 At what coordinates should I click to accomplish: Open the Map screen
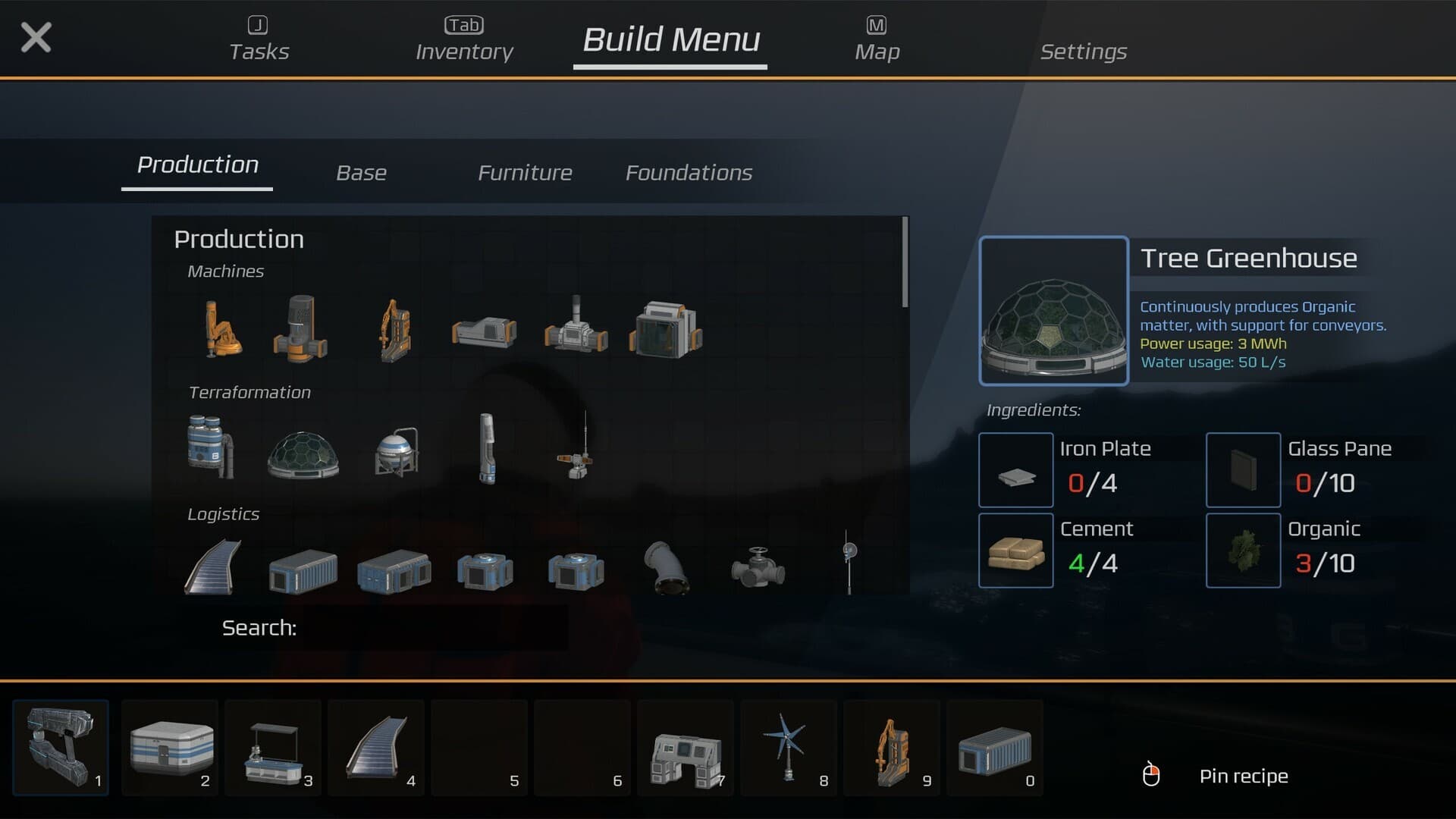pyautogui.click(x=877, y=52)
